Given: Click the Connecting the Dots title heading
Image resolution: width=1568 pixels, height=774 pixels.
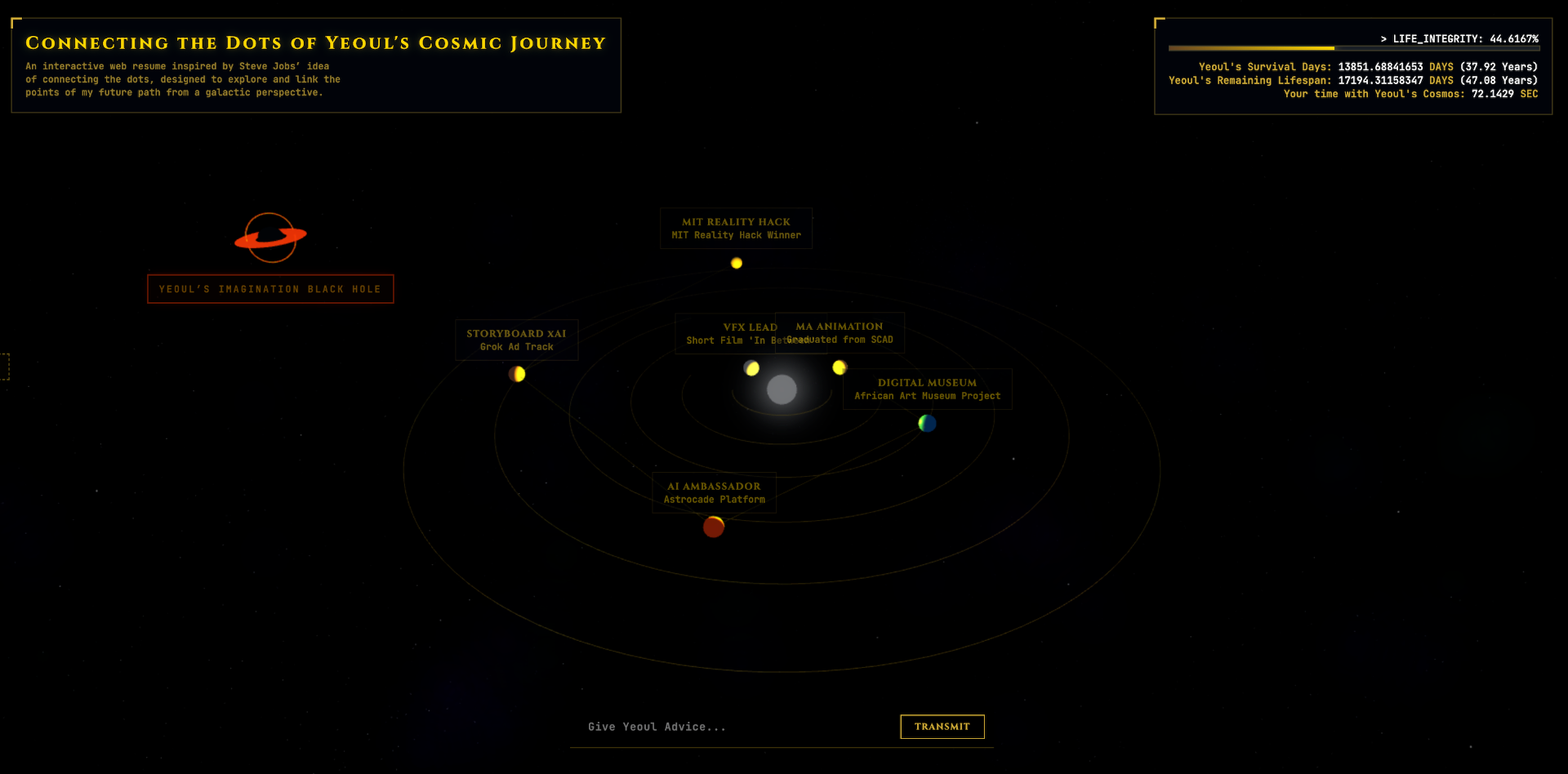Looking at the screenshot, I should click(x=316, y=42).
